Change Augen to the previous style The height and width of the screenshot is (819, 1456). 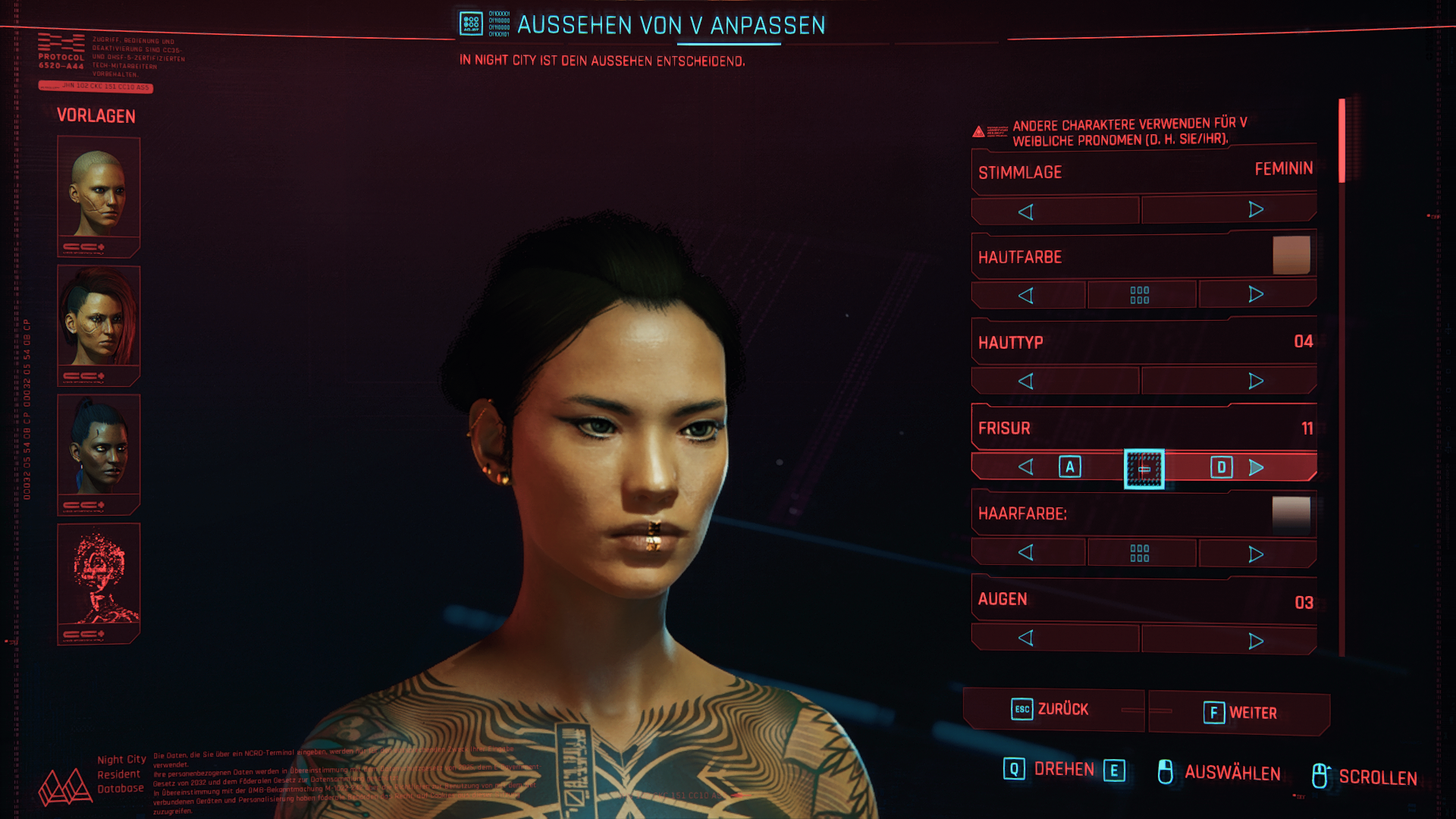1026,638
